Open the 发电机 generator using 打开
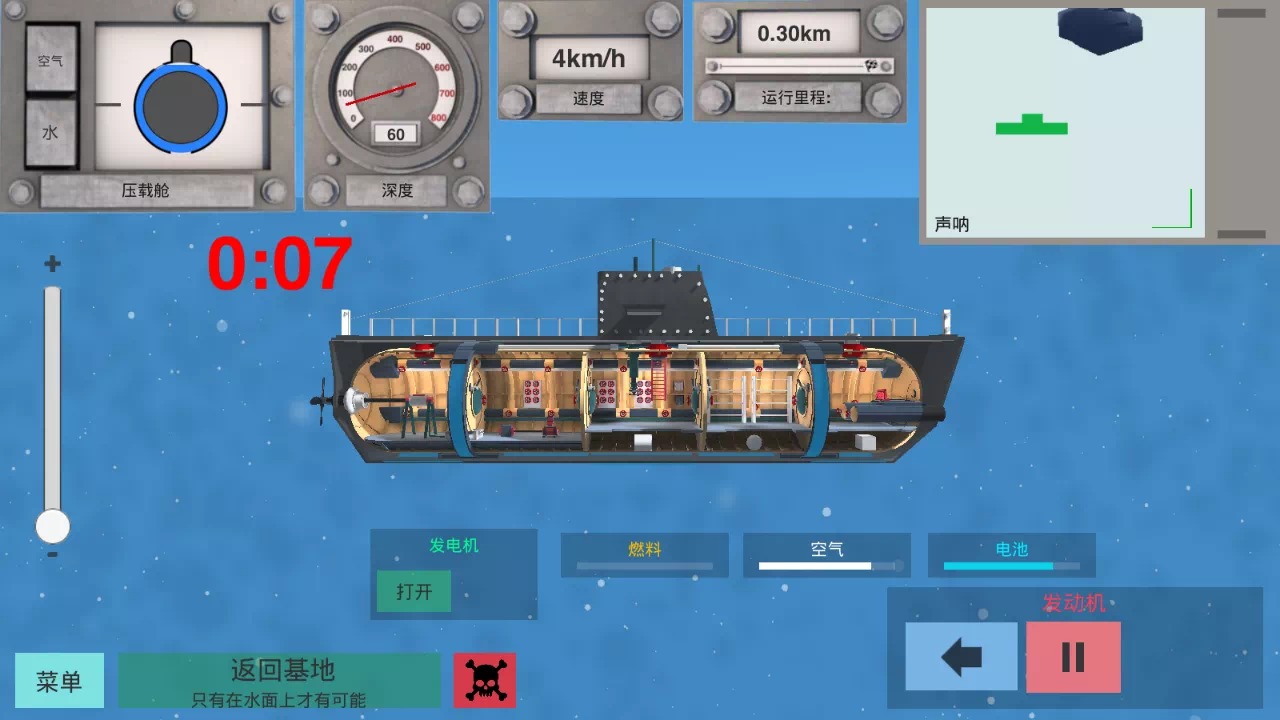This screenshot has height=720, width=1280. coord(413,591)
